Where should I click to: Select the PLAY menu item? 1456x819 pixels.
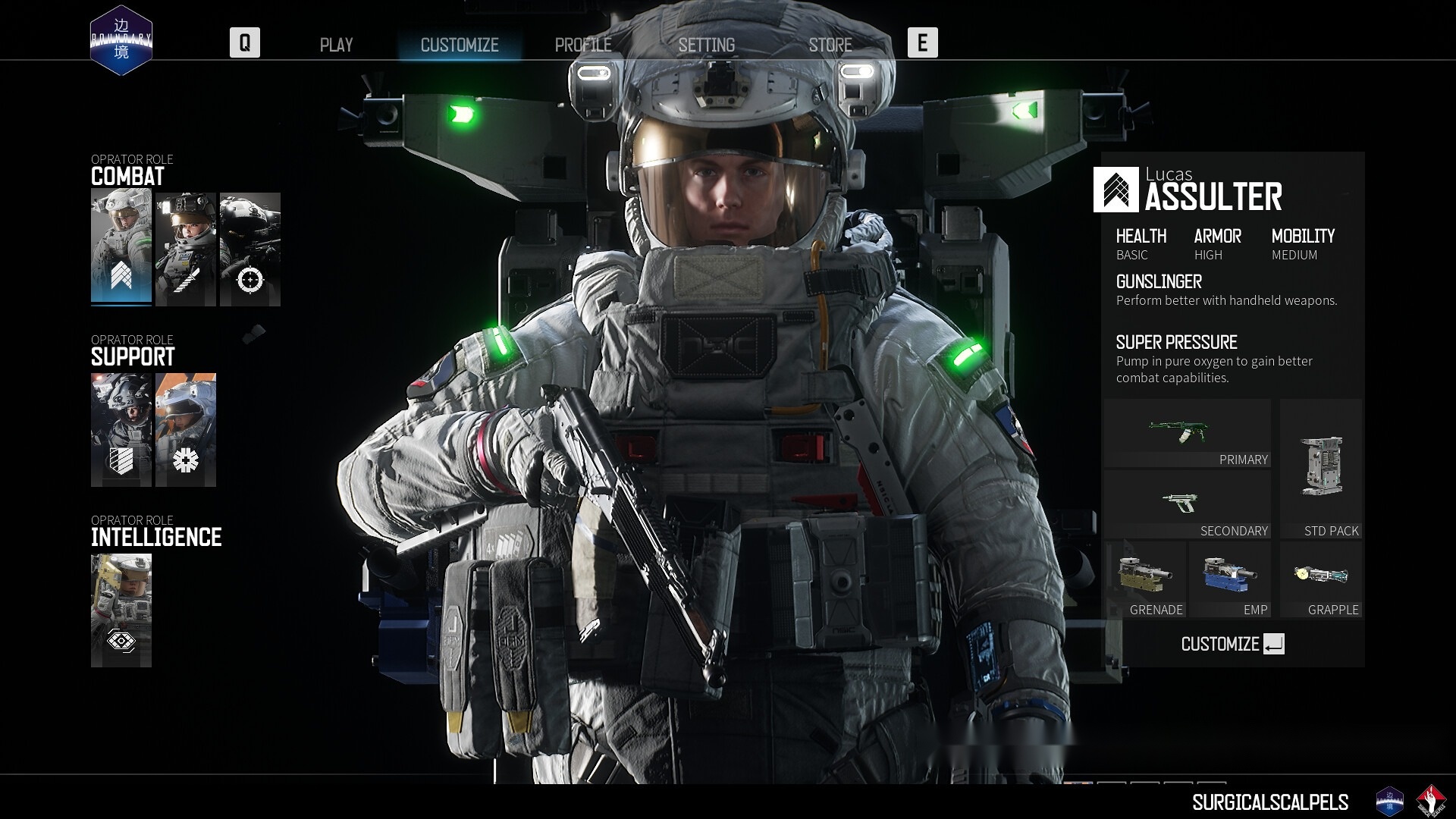pyautogui.click(x=336, y=45)
